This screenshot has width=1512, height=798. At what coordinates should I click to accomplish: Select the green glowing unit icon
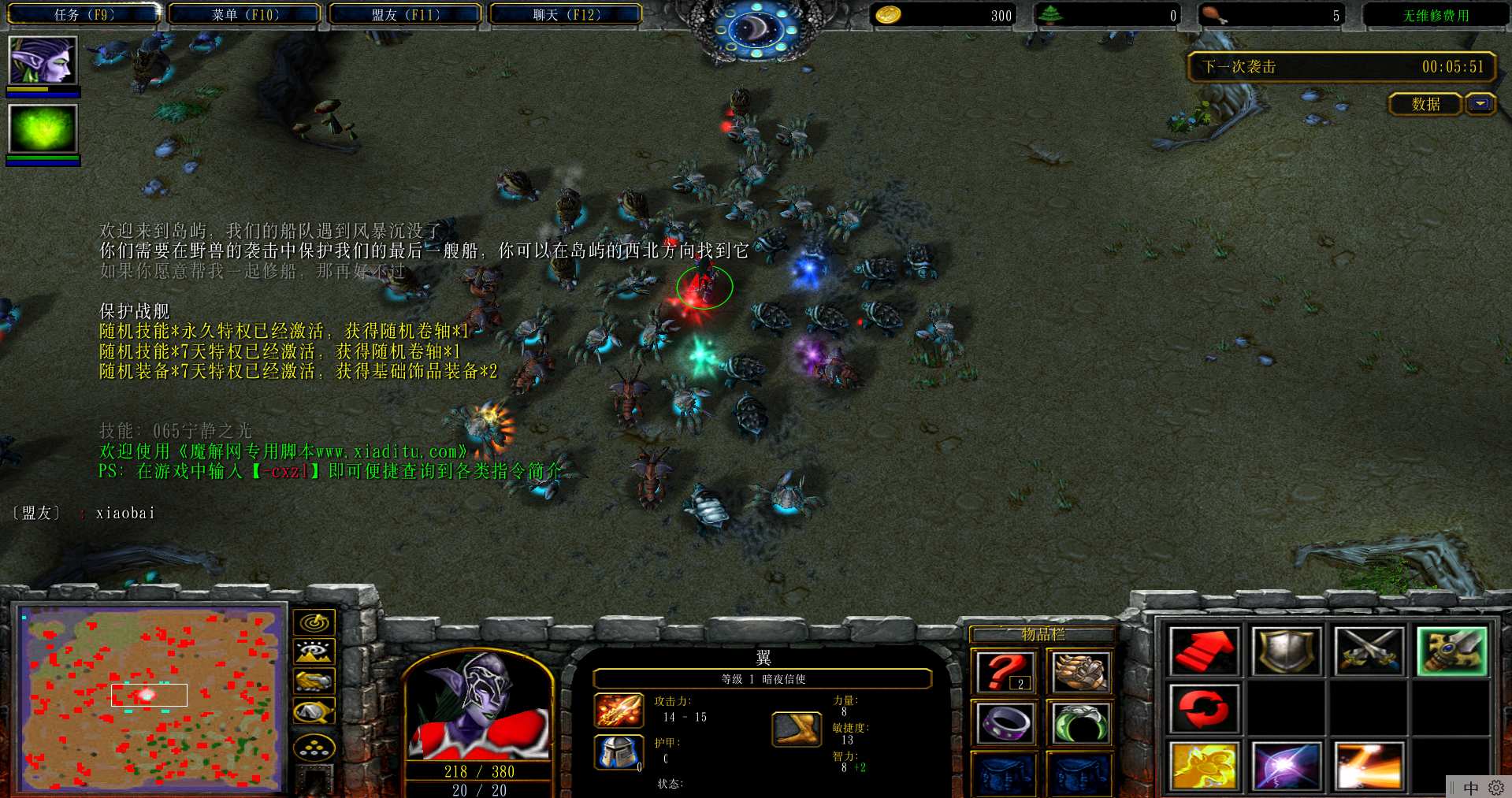click(x=43, y=129)
